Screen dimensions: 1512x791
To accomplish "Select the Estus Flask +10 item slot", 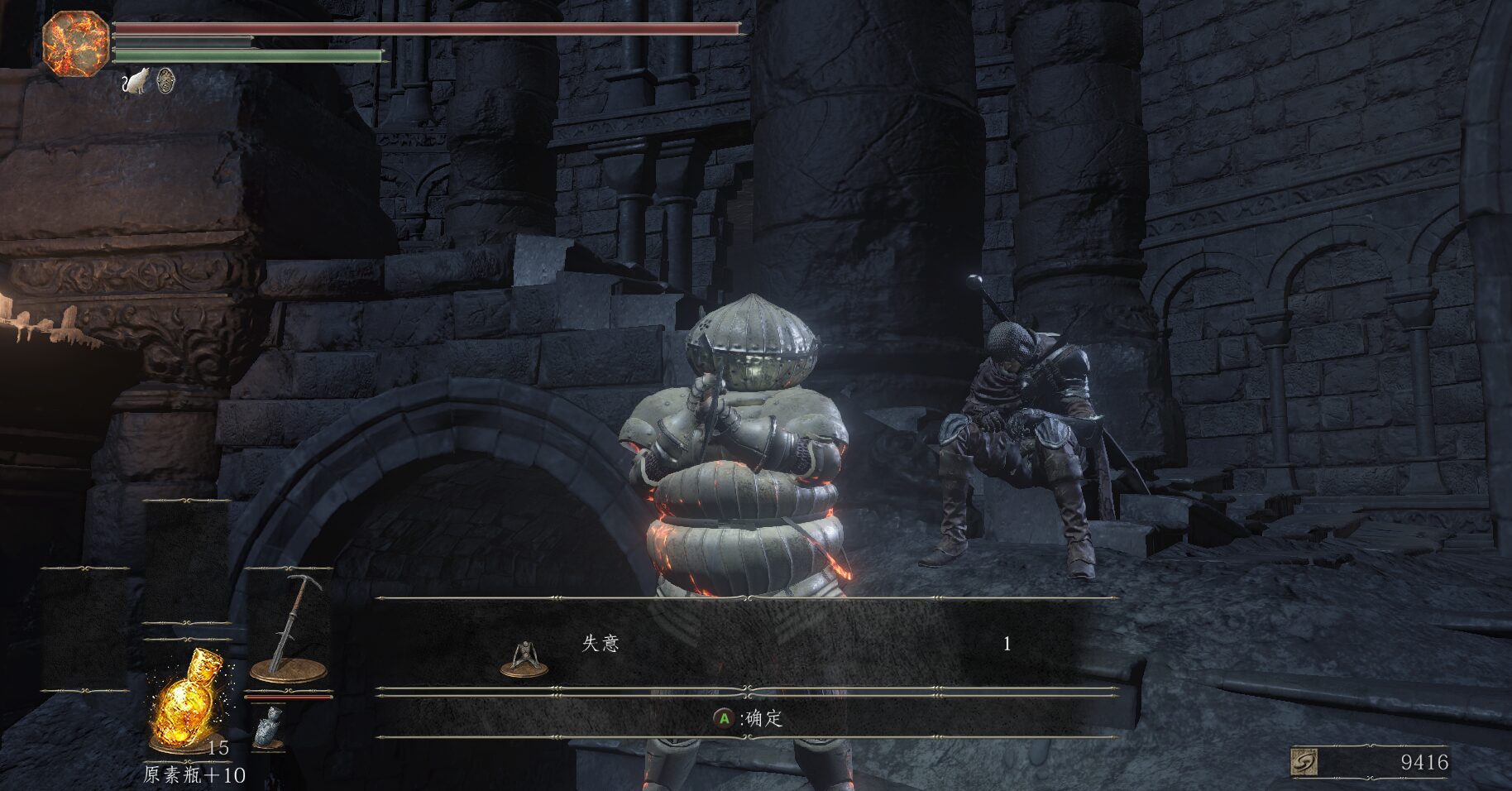I will pos(188,705).
